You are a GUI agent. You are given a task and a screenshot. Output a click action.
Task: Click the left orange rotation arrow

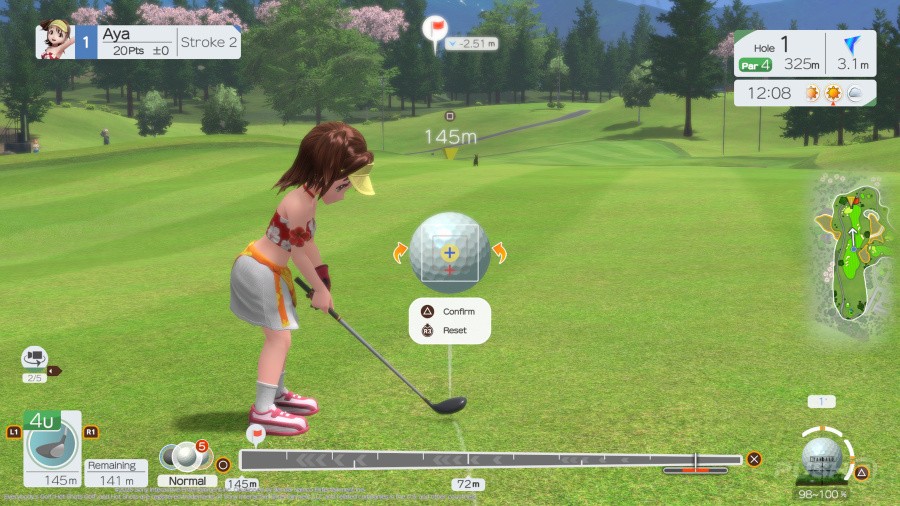pyautogui.click(x=401, y=253)
